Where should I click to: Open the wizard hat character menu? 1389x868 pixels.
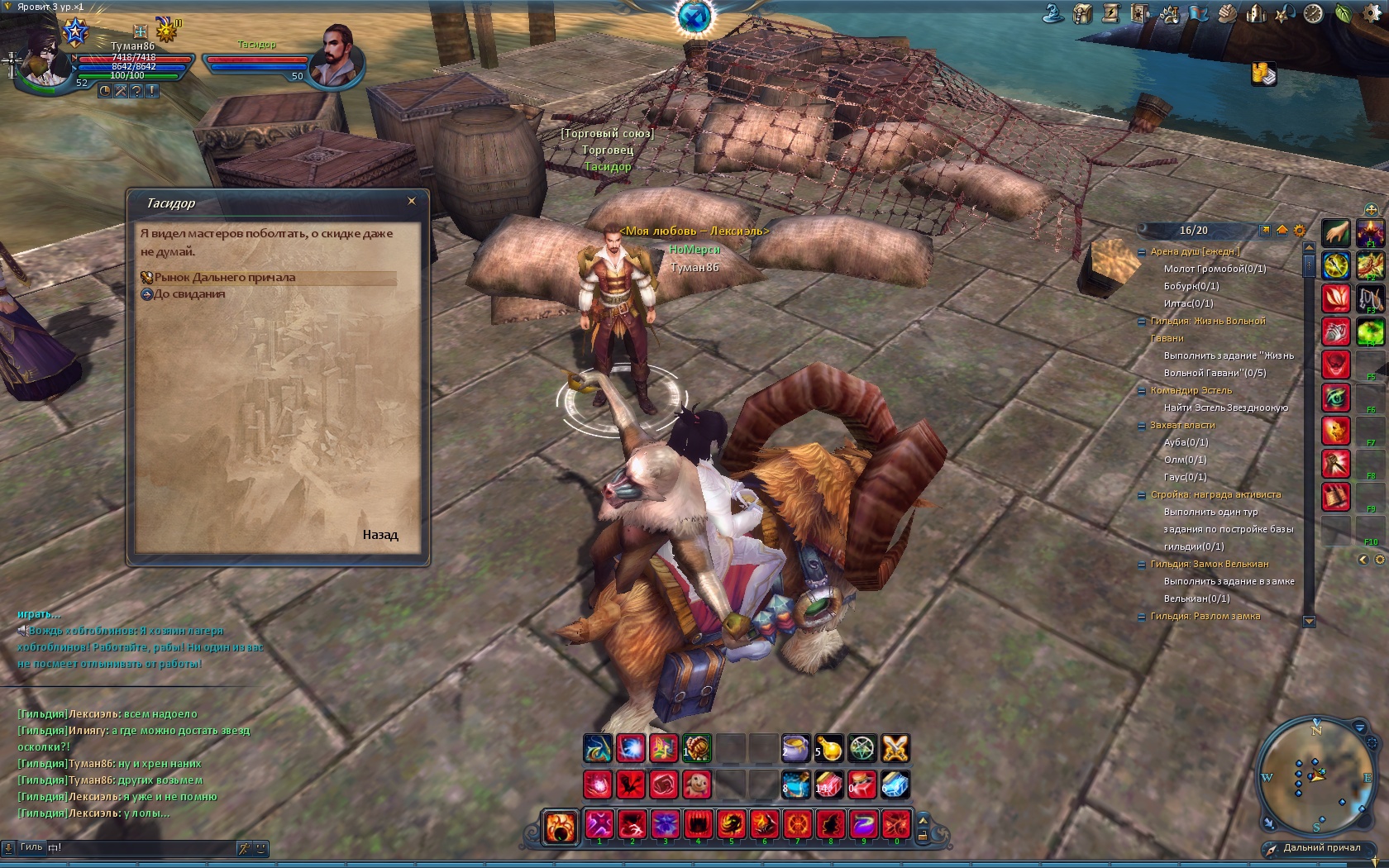pos(1052,14)
